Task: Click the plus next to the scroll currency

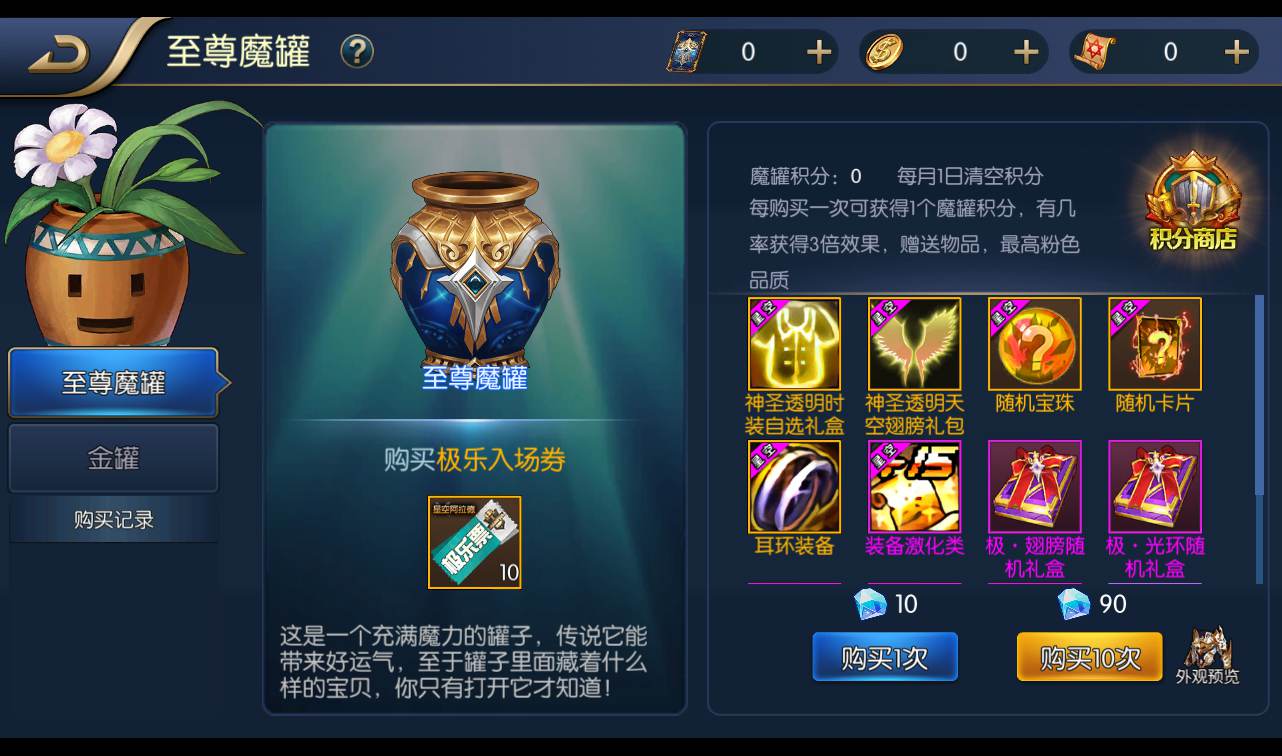Action: pyautogui.click(x=1235, y=51)
